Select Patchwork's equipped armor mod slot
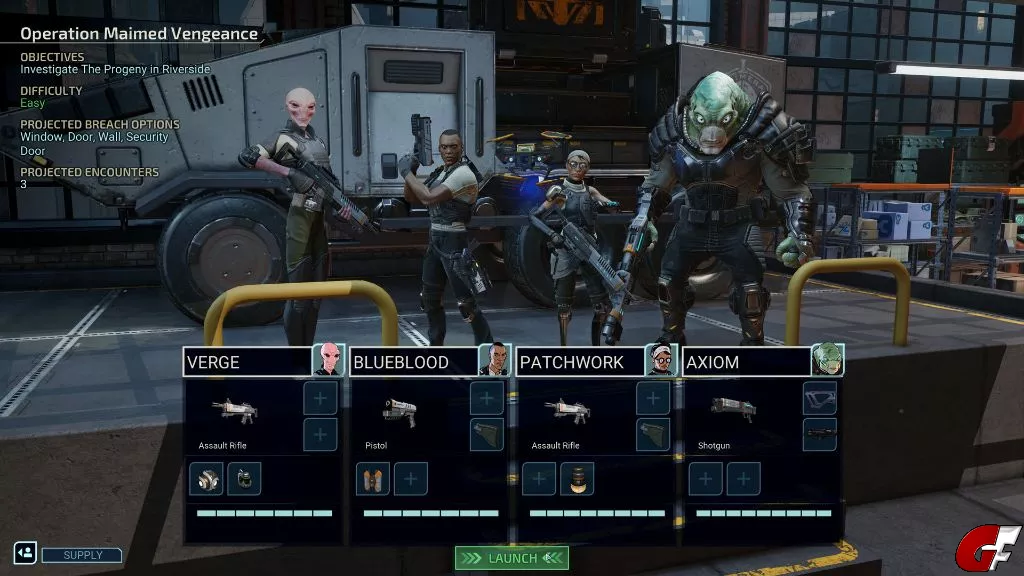Screen dimensions: 1024x576 click(653, 435)
